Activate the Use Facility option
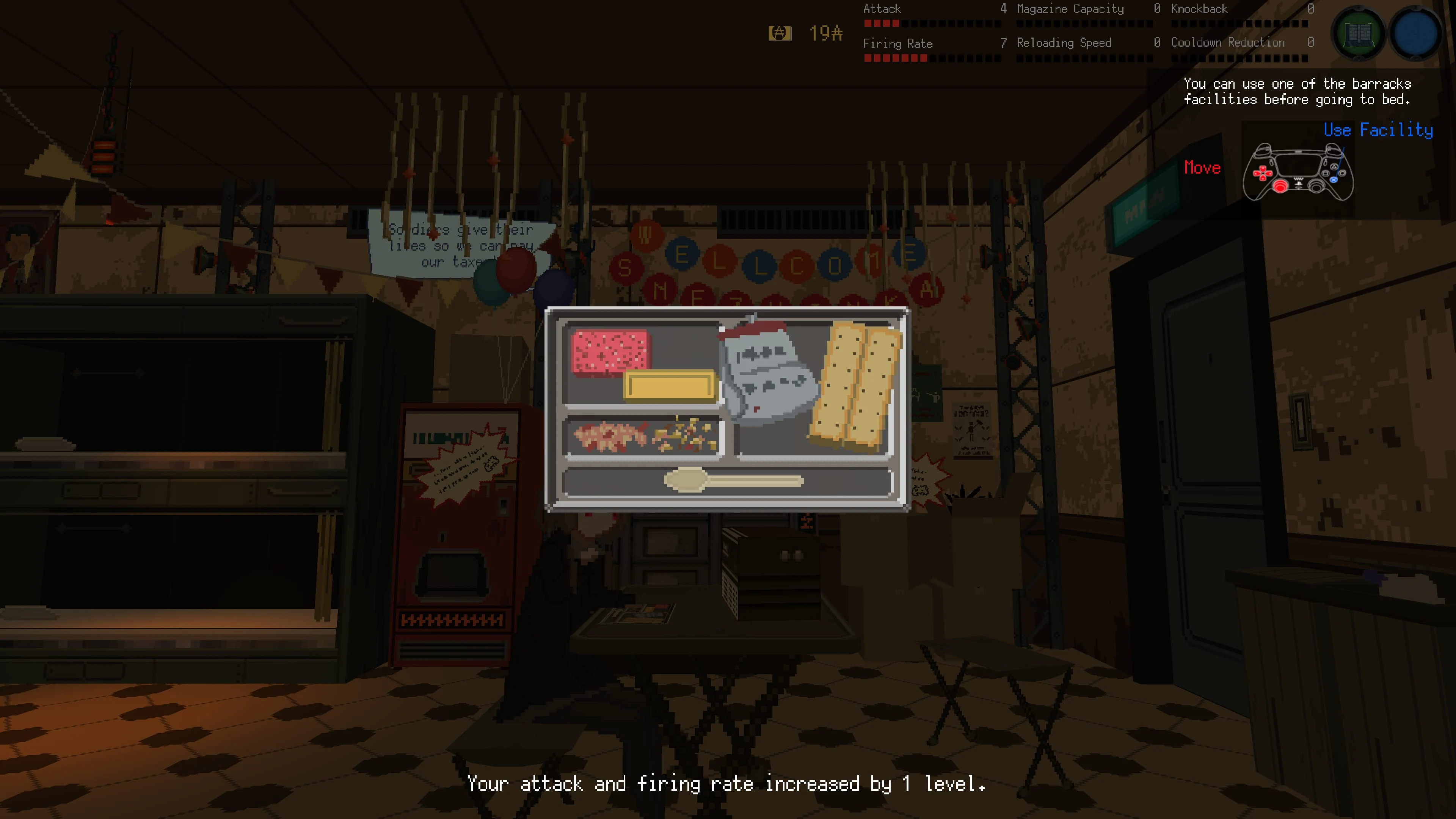The image size is (1456, 819). tap(1378, 130)
